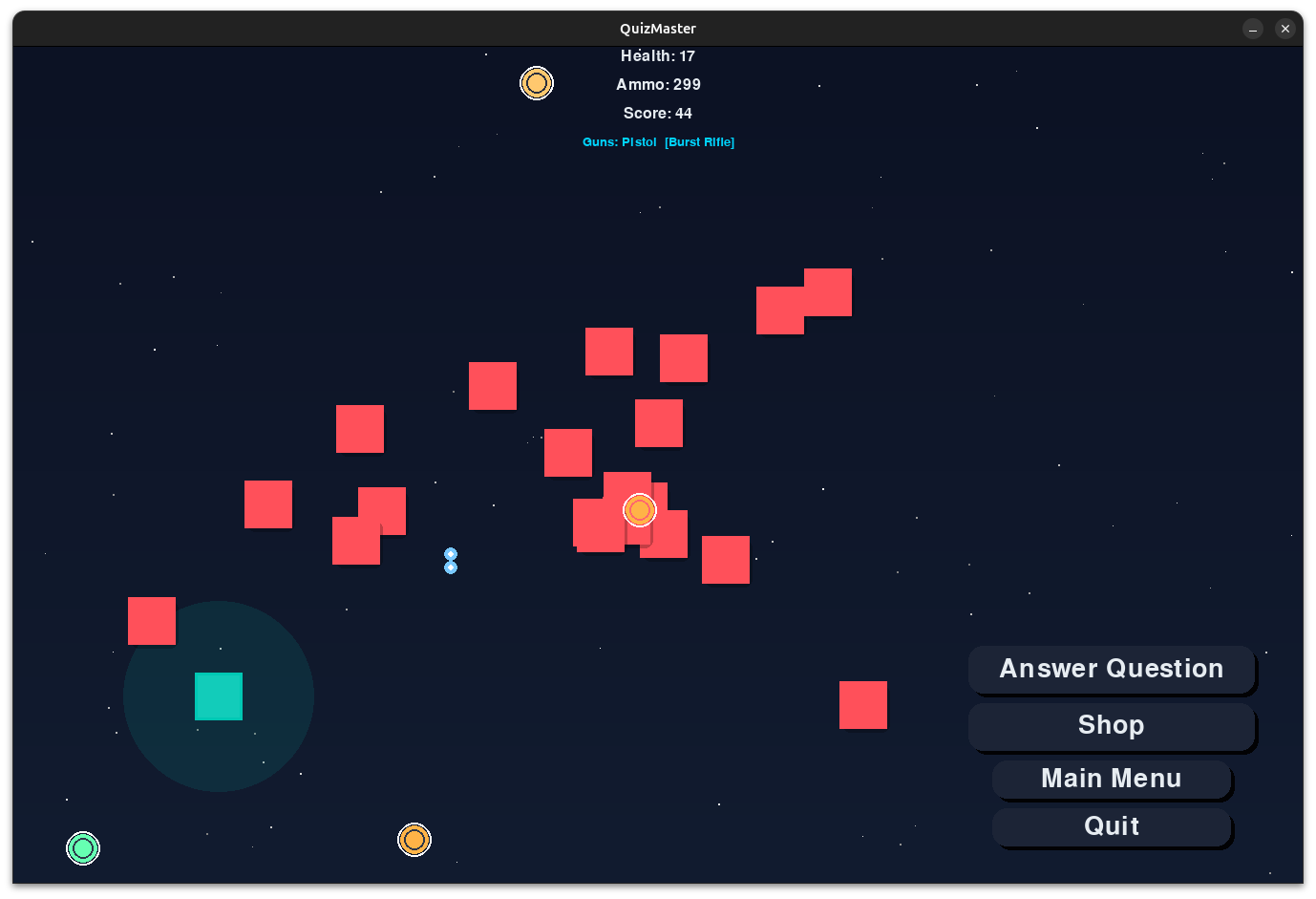Return to the Main Menu

pyautogui.click(x=1111, y=779)
